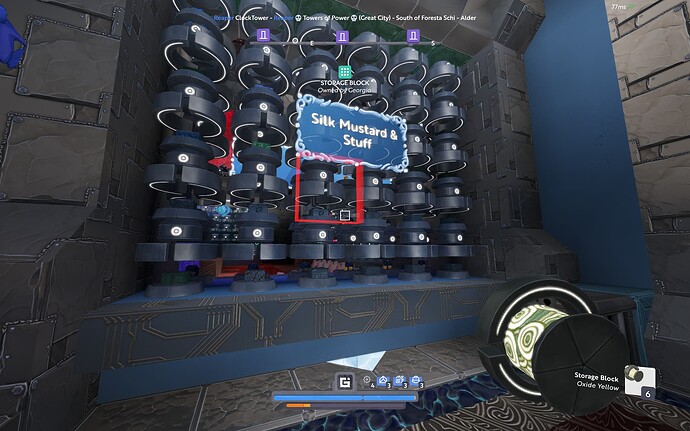Click the square G emblem above the blue bar

click(x=345, y=381)
